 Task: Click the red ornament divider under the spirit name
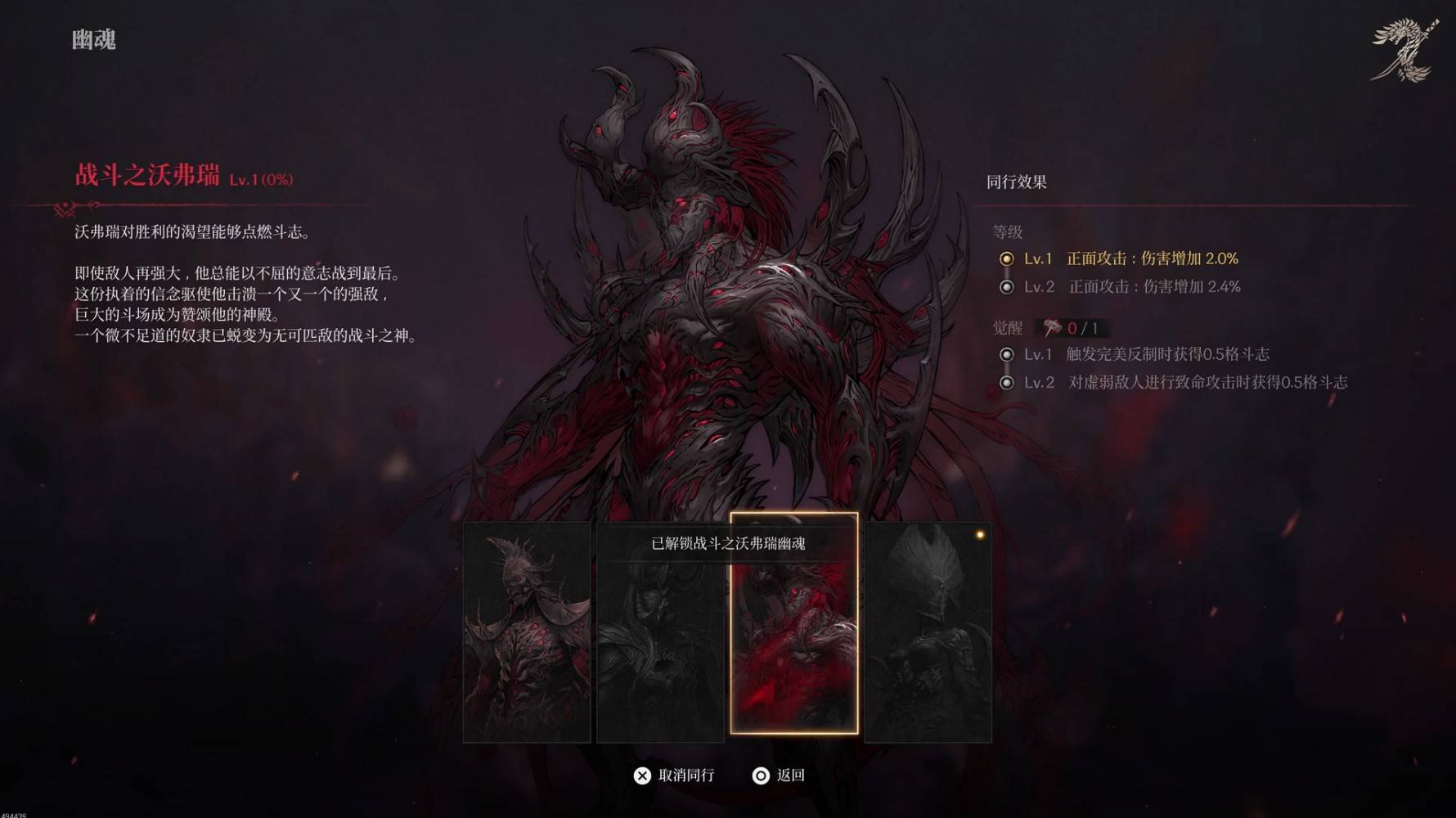79,204
